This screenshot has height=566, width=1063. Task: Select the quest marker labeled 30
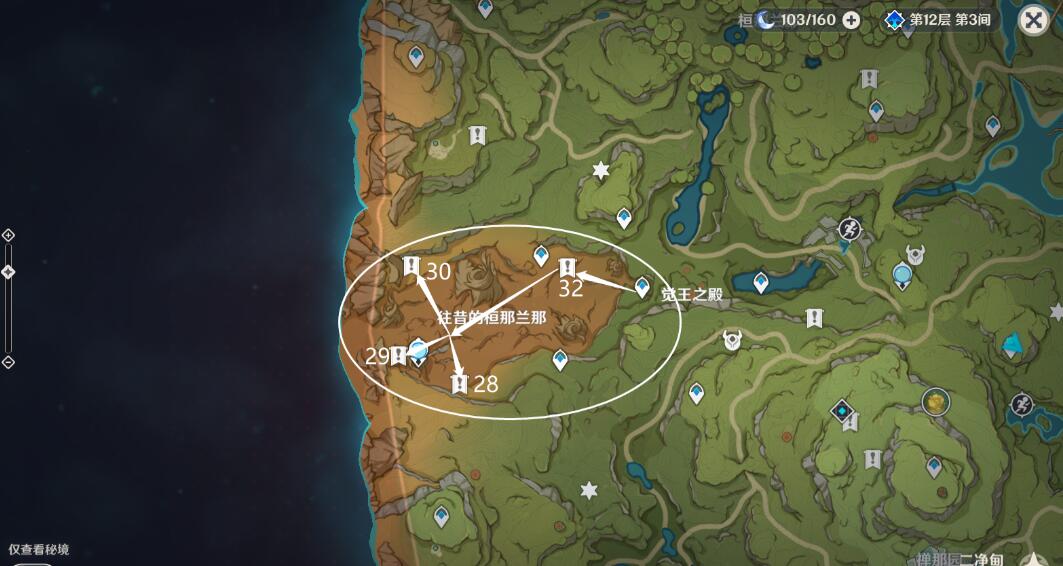coord(410,266)
